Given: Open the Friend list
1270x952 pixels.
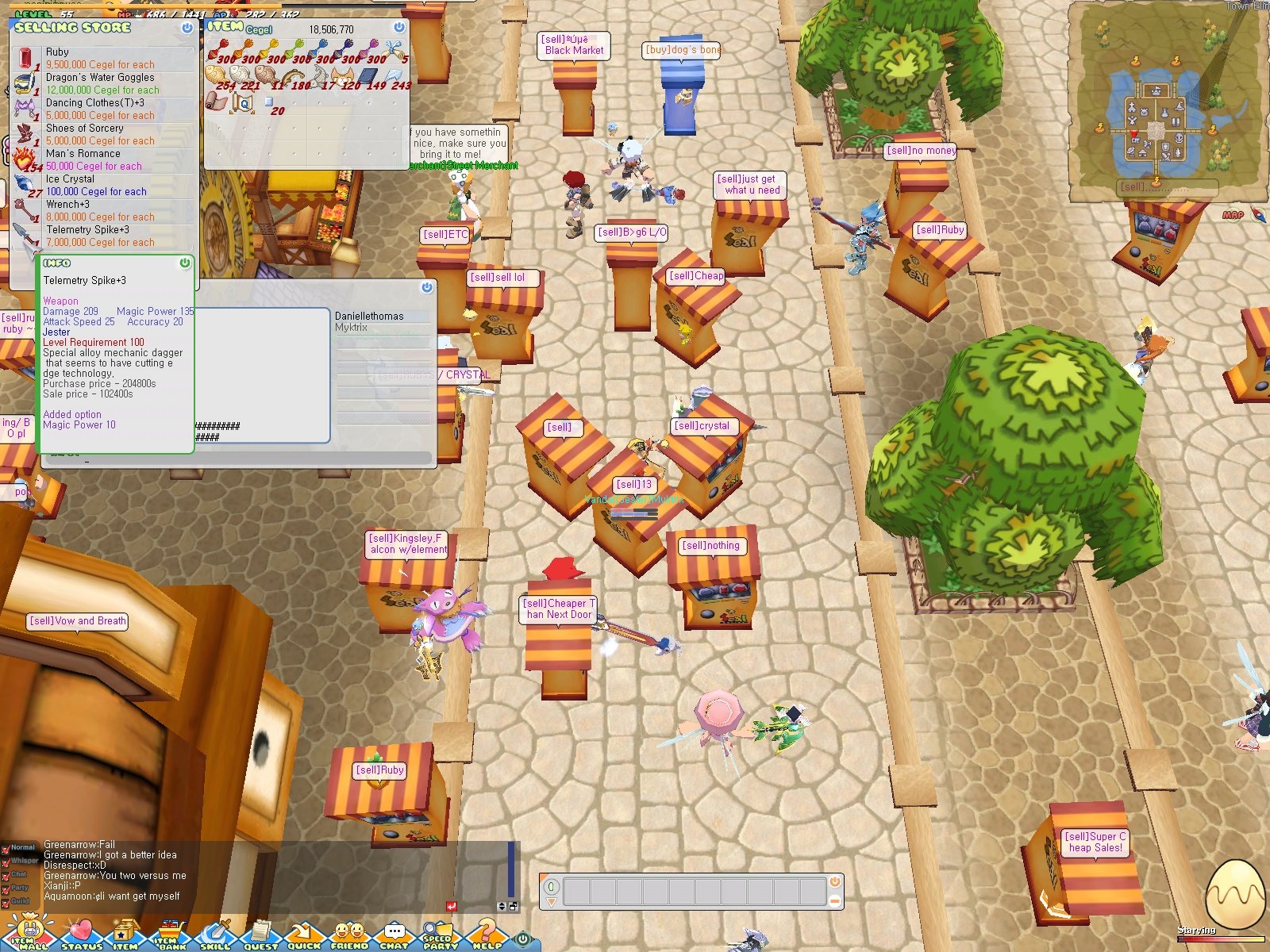Looking at the screenshot, I should tap(352, 939).
